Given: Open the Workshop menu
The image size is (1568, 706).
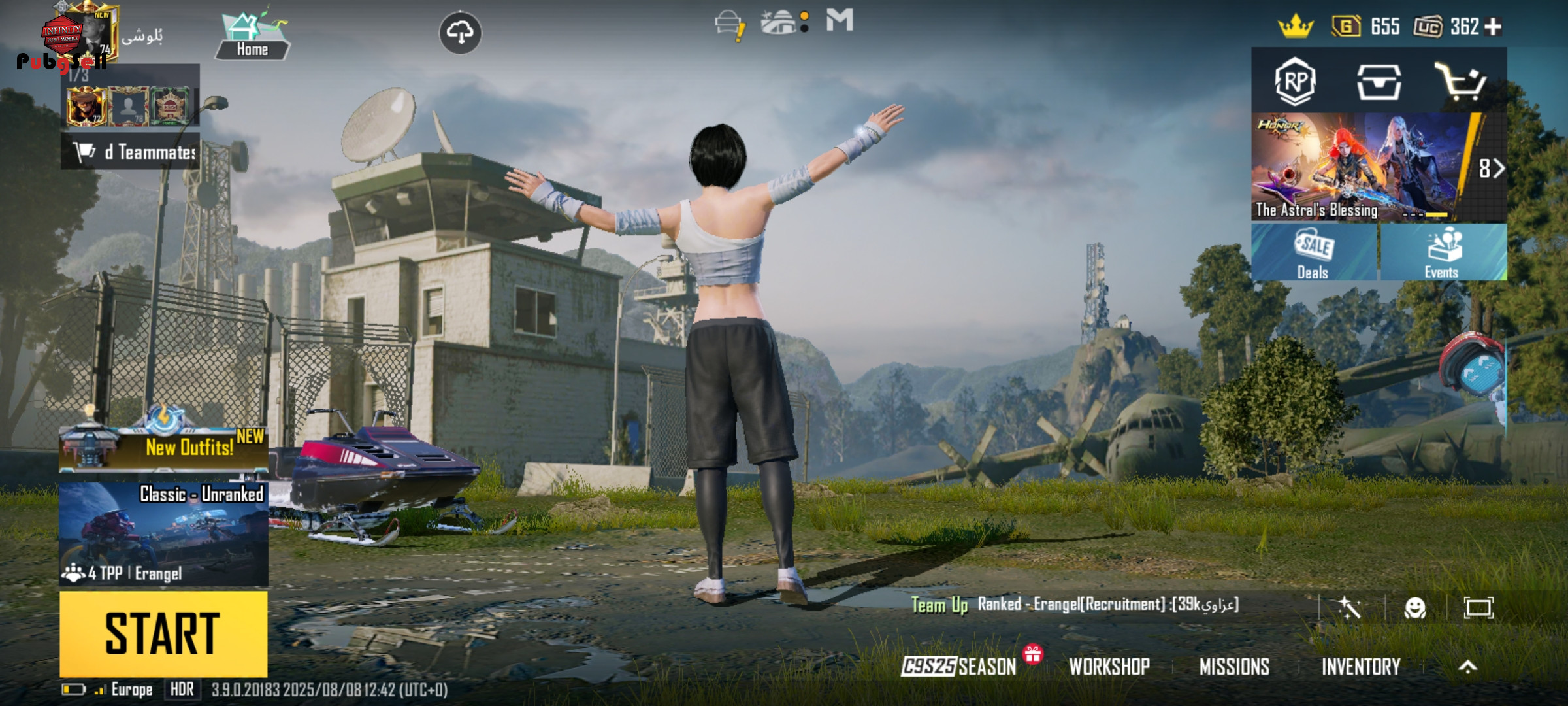Looking at the screenshot, I should coord(1109,666).
